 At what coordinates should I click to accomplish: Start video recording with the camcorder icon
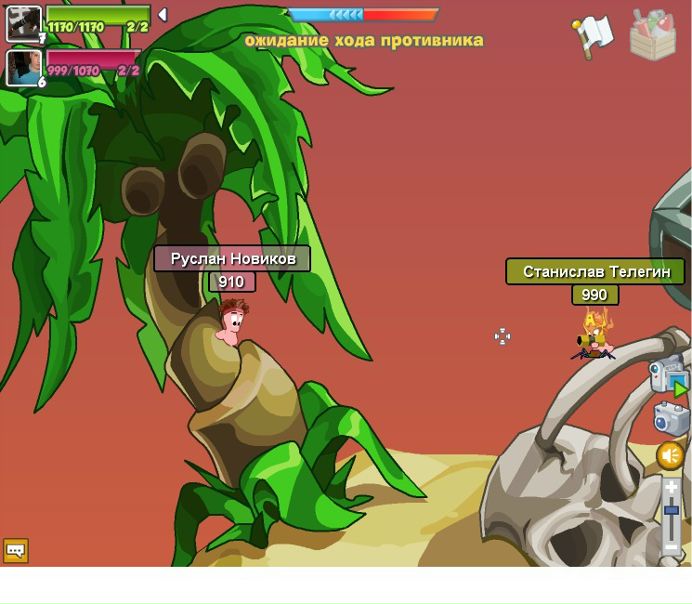pyautogui.click(x=668, y=376)
